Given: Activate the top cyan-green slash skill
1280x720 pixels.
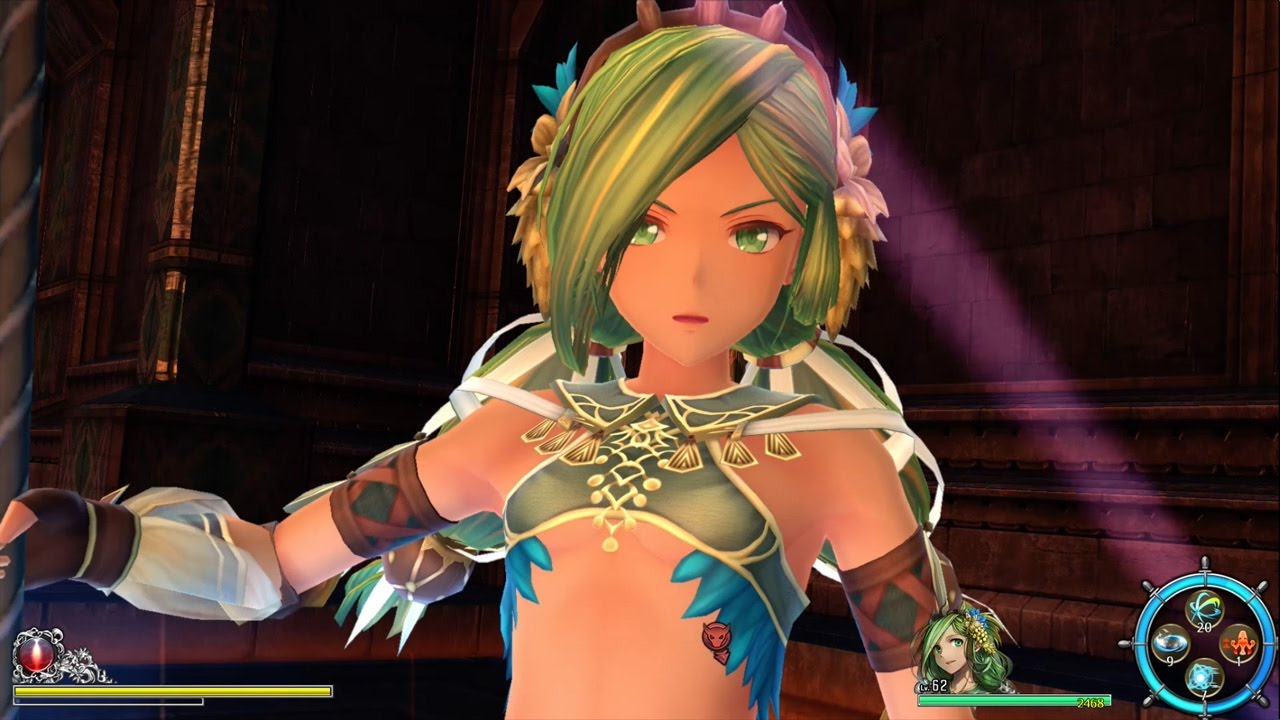Looking at the screenshot, I should (1204, 609).
